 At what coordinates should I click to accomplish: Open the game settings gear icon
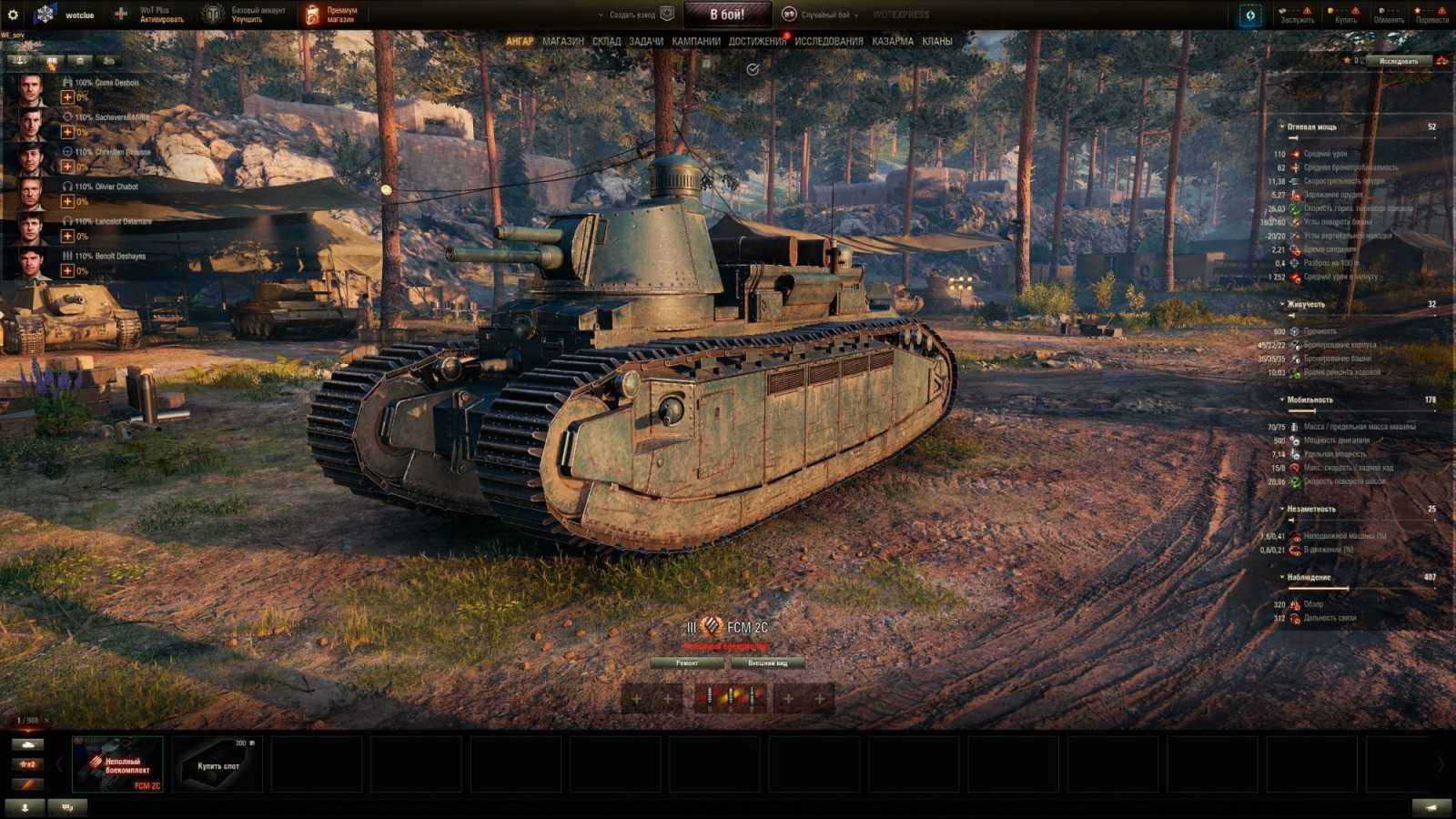coord(11,13)
